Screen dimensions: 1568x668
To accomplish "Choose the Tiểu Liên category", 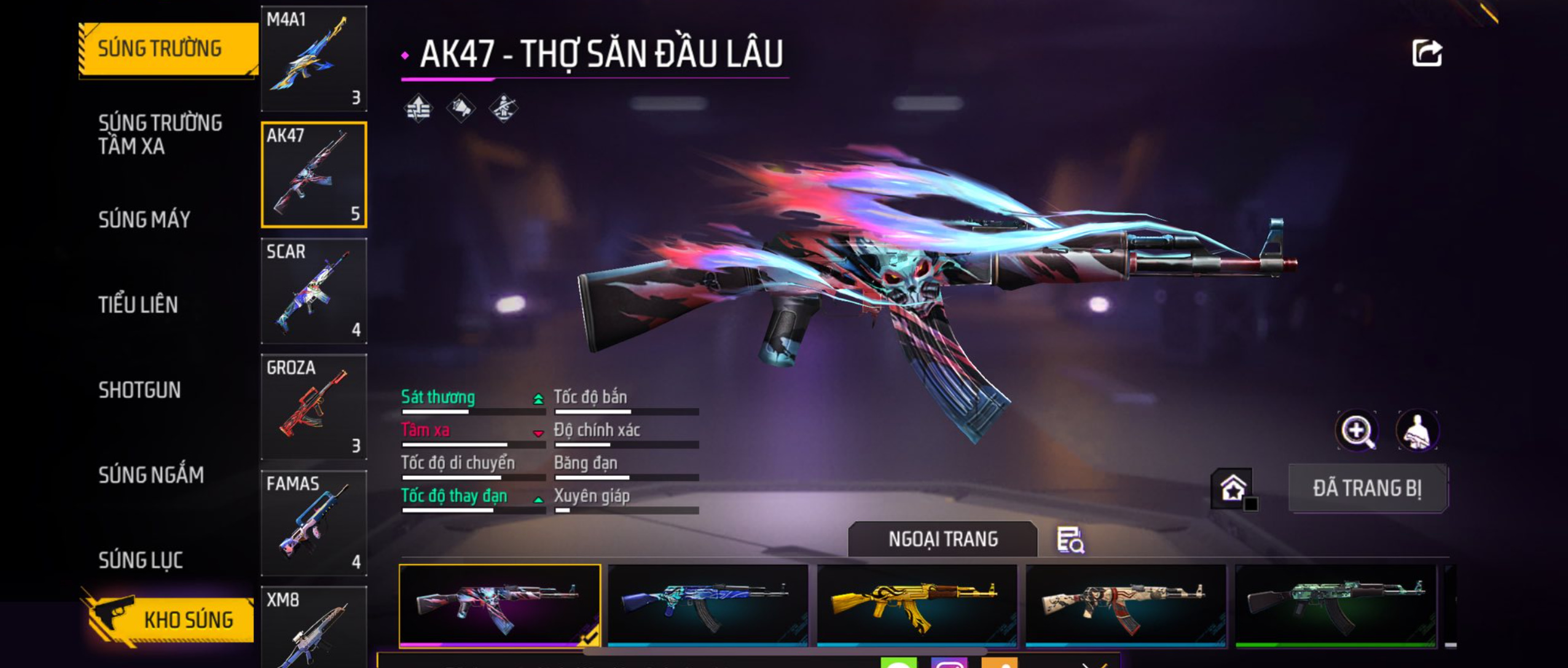I will (x=138, y=304).
